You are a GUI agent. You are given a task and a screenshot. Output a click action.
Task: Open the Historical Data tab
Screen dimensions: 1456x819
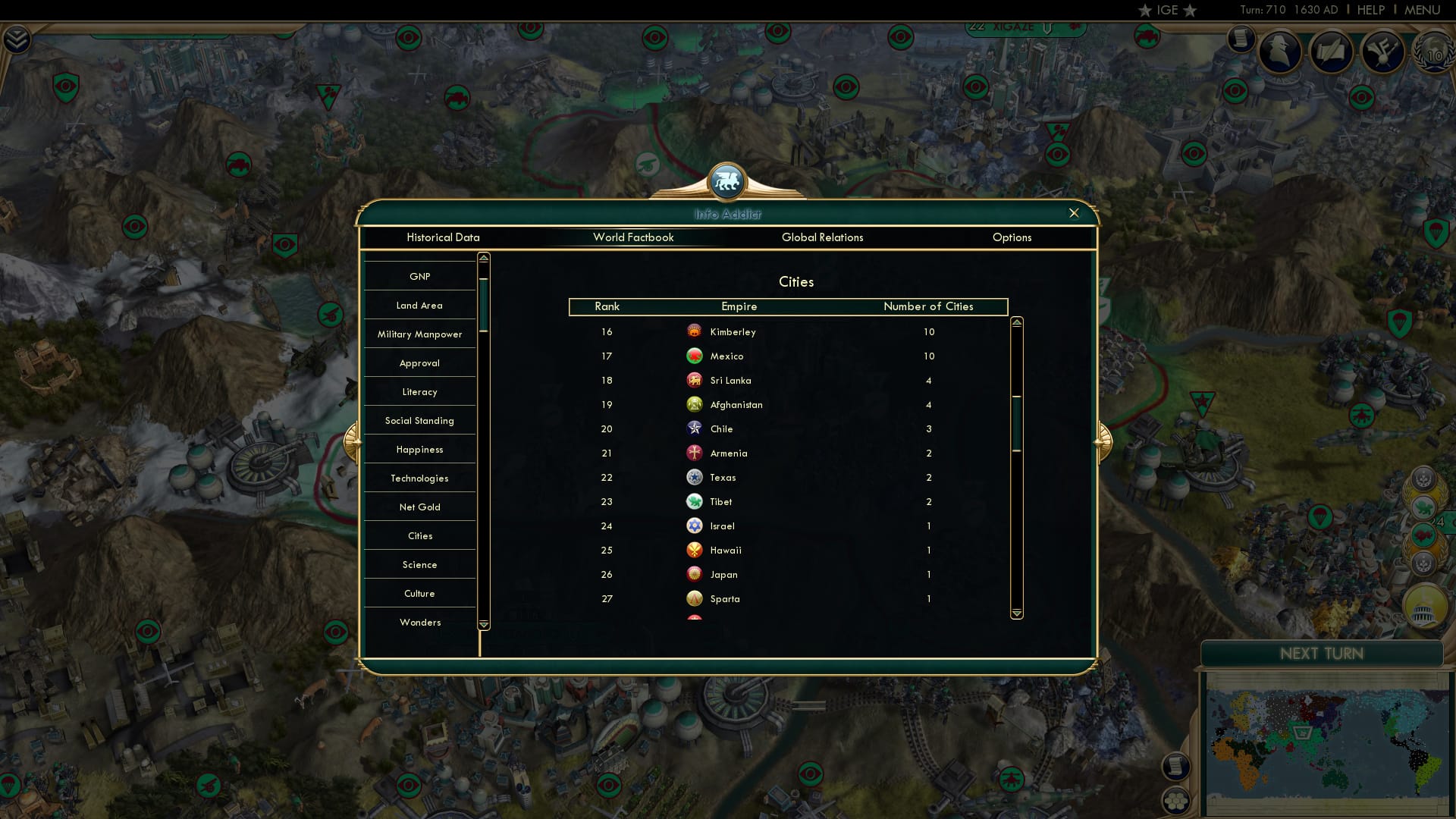click(443, 237)
